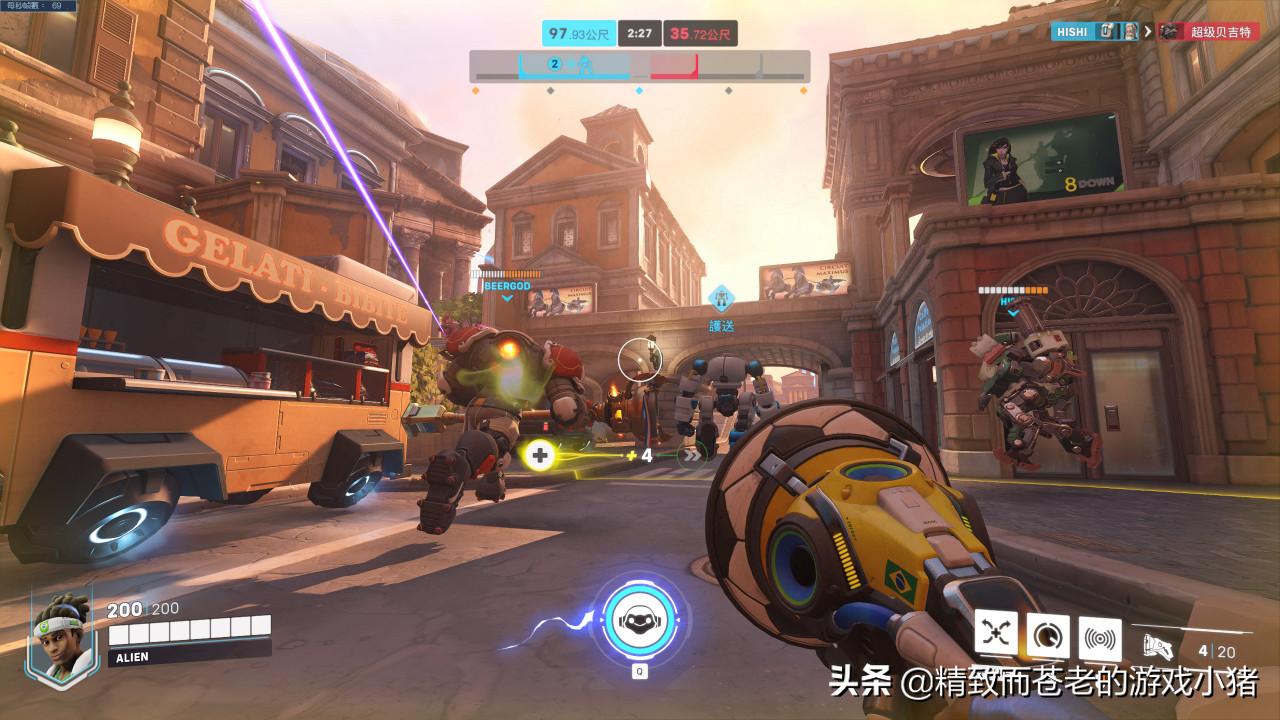
Task: Click the payload progress track bar
Action: click(640, 67)
